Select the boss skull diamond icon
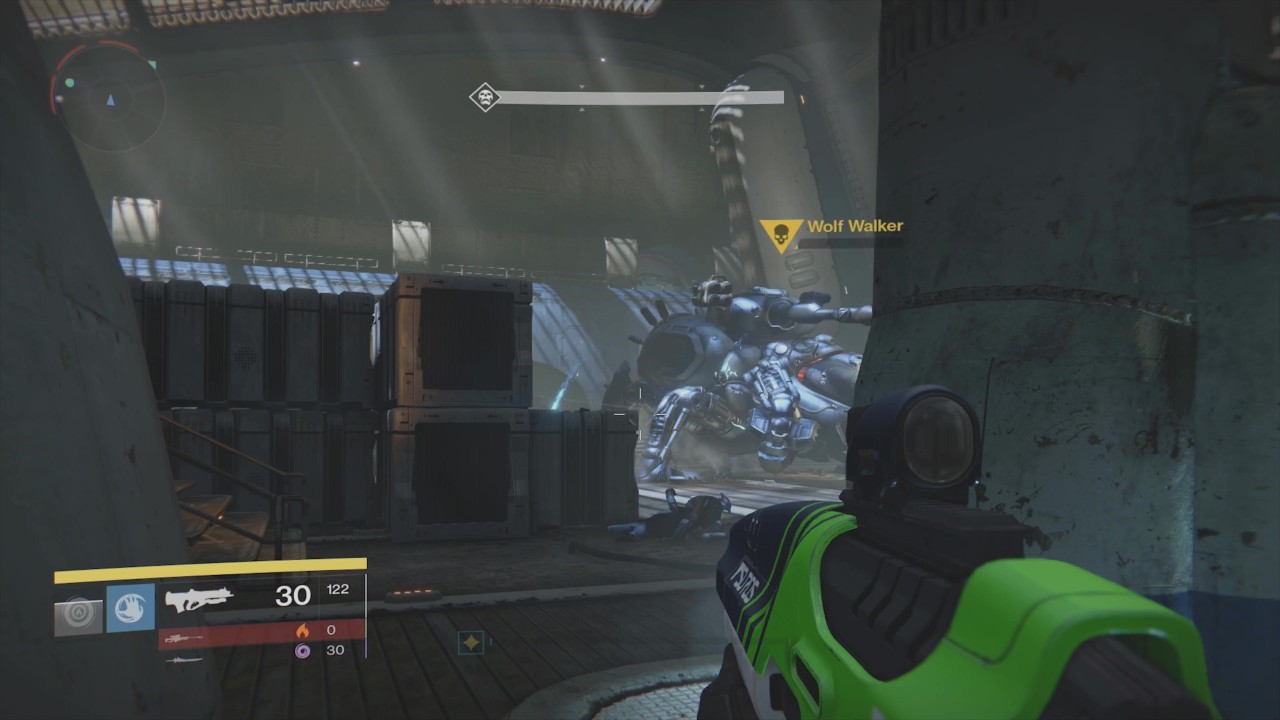Screen dimensions: 1280x720 (x=485, y=97)
